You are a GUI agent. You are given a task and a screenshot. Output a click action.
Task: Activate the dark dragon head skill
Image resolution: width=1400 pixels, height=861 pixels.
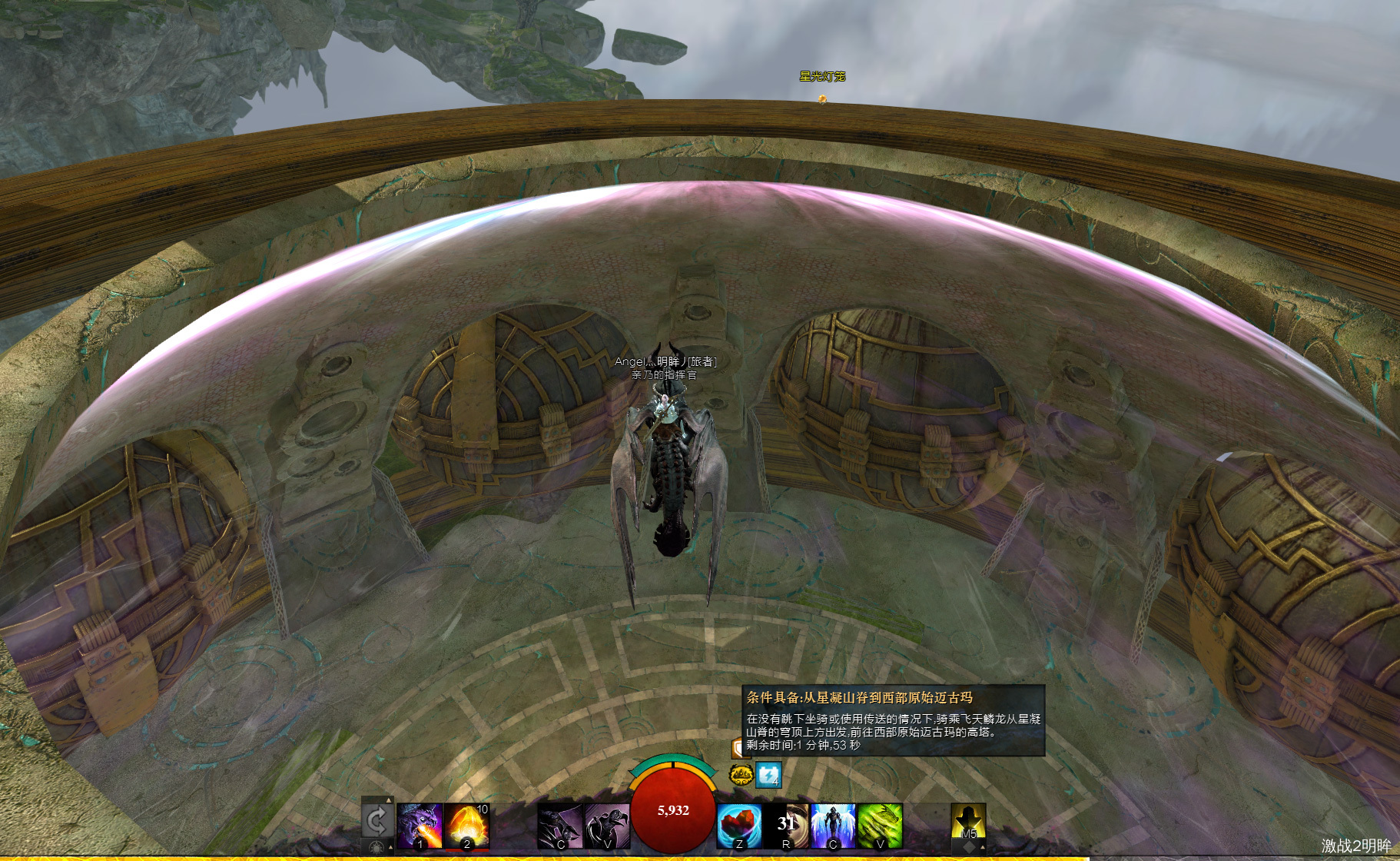(x=607, y=826)
